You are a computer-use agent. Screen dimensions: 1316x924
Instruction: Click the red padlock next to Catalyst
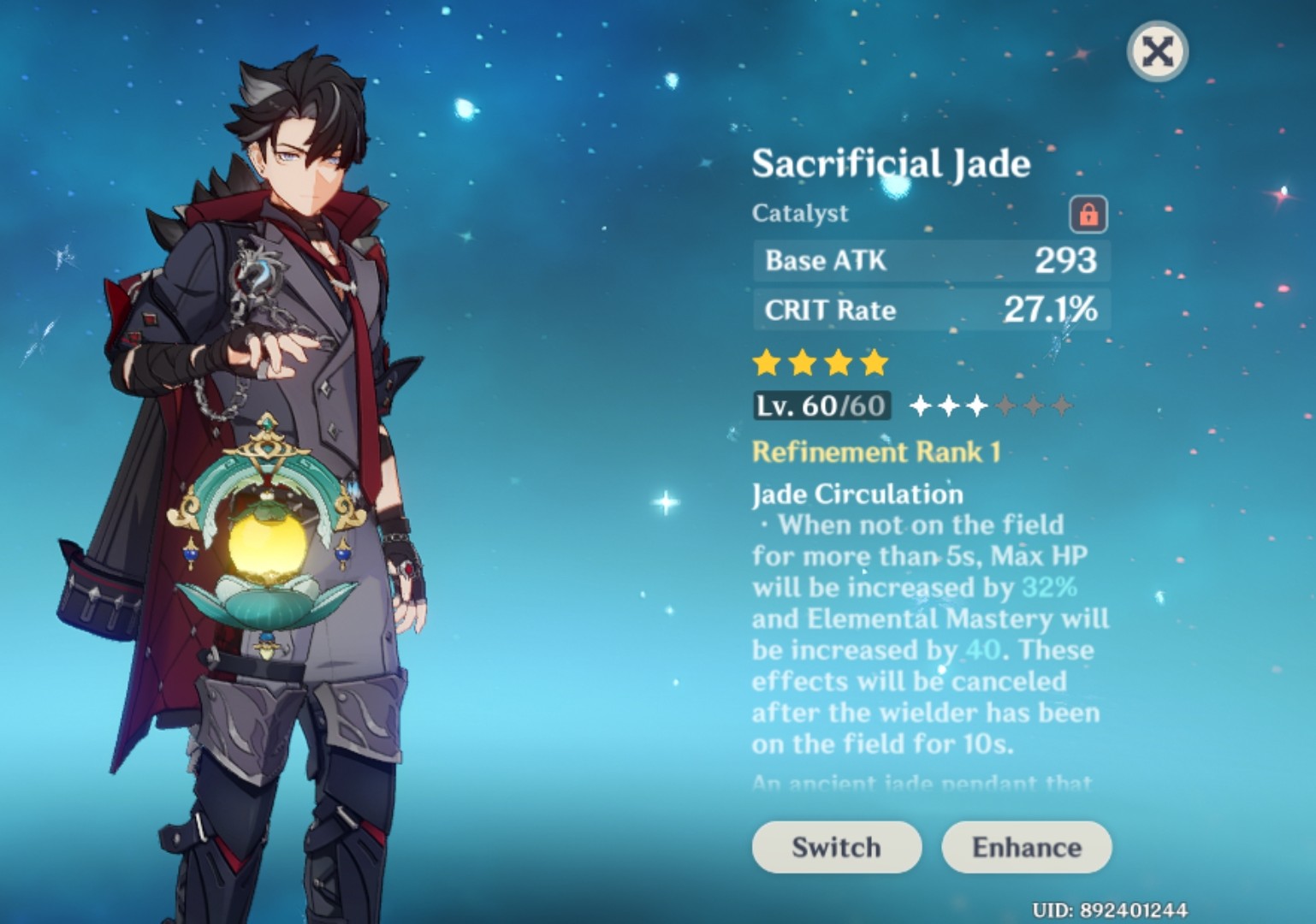(x=1089, y=215)
